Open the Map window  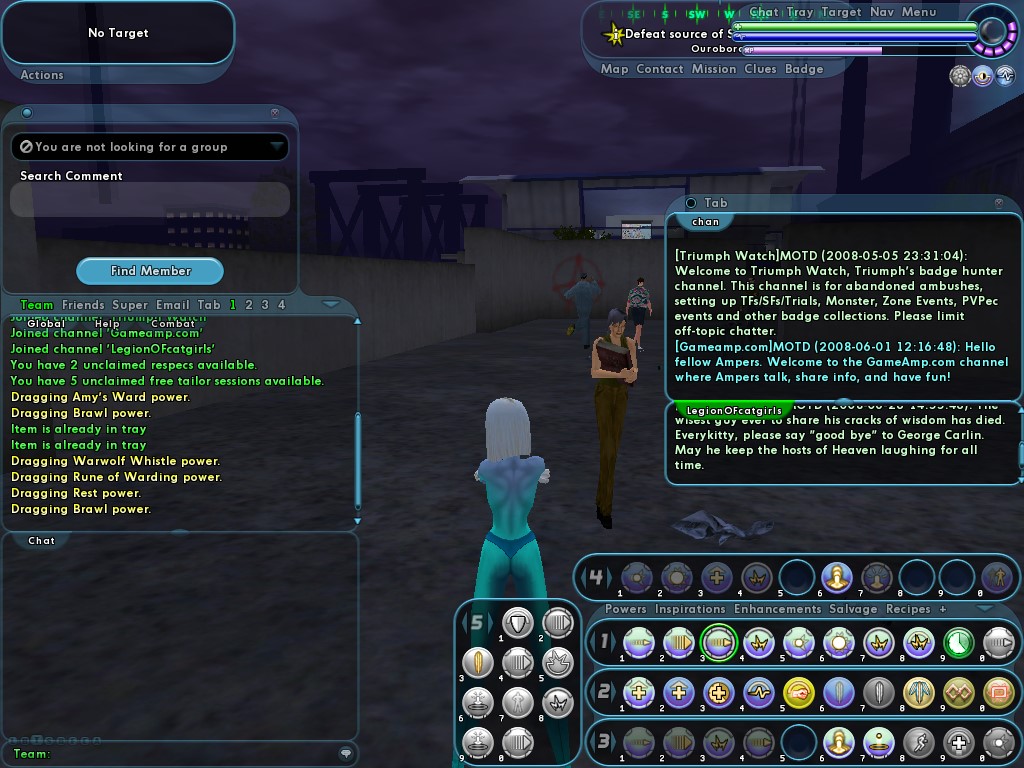point(614,70)
